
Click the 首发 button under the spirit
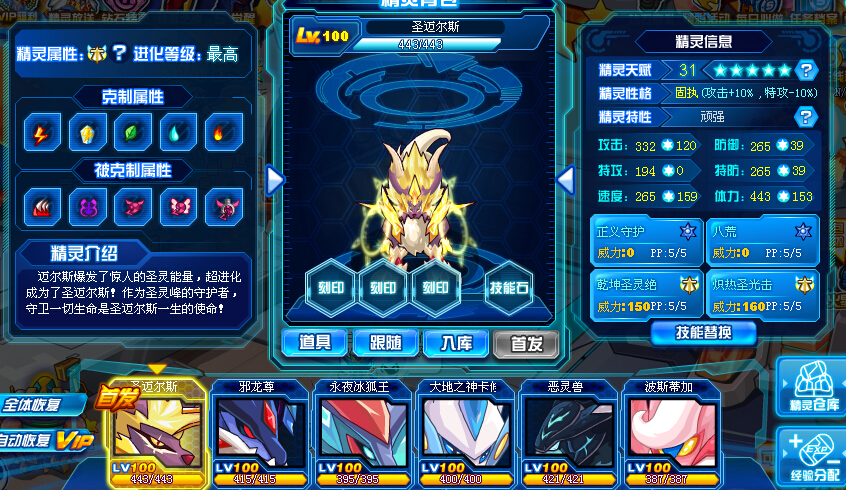(x=526, y=343)
